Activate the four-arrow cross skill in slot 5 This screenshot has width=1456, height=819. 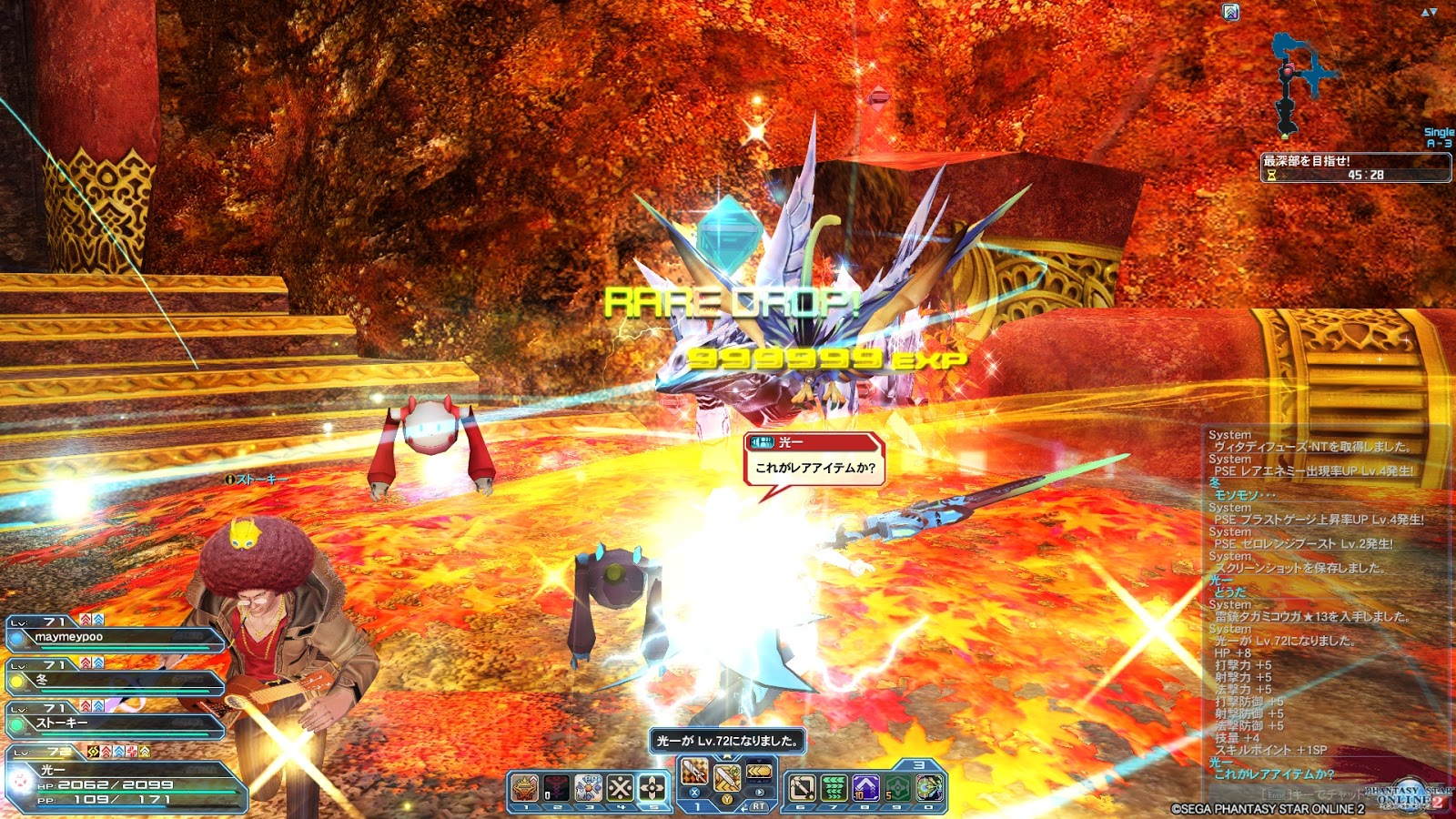click(652, 787)
